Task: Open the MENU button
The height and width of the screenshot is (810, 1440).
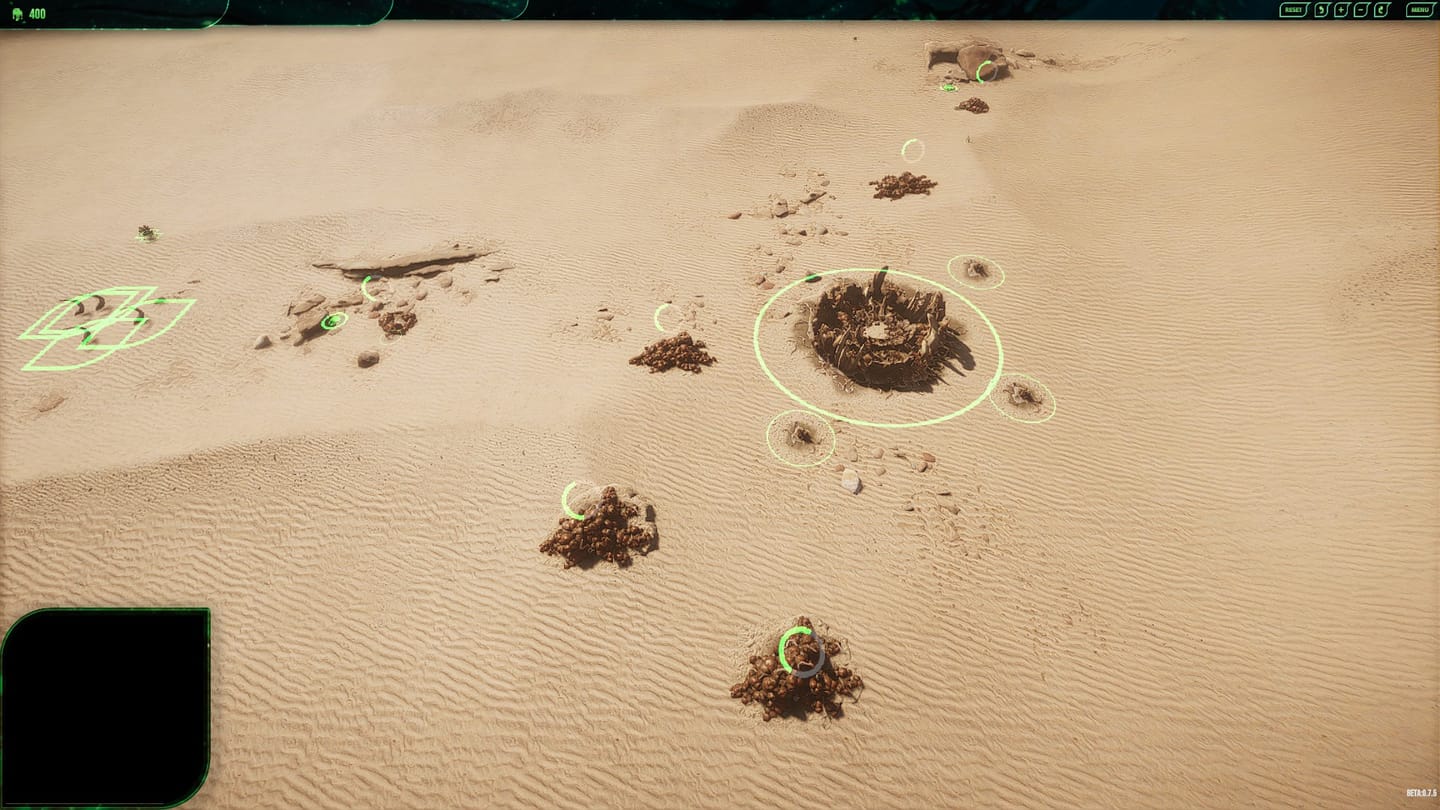Action: coord(1420,10)
